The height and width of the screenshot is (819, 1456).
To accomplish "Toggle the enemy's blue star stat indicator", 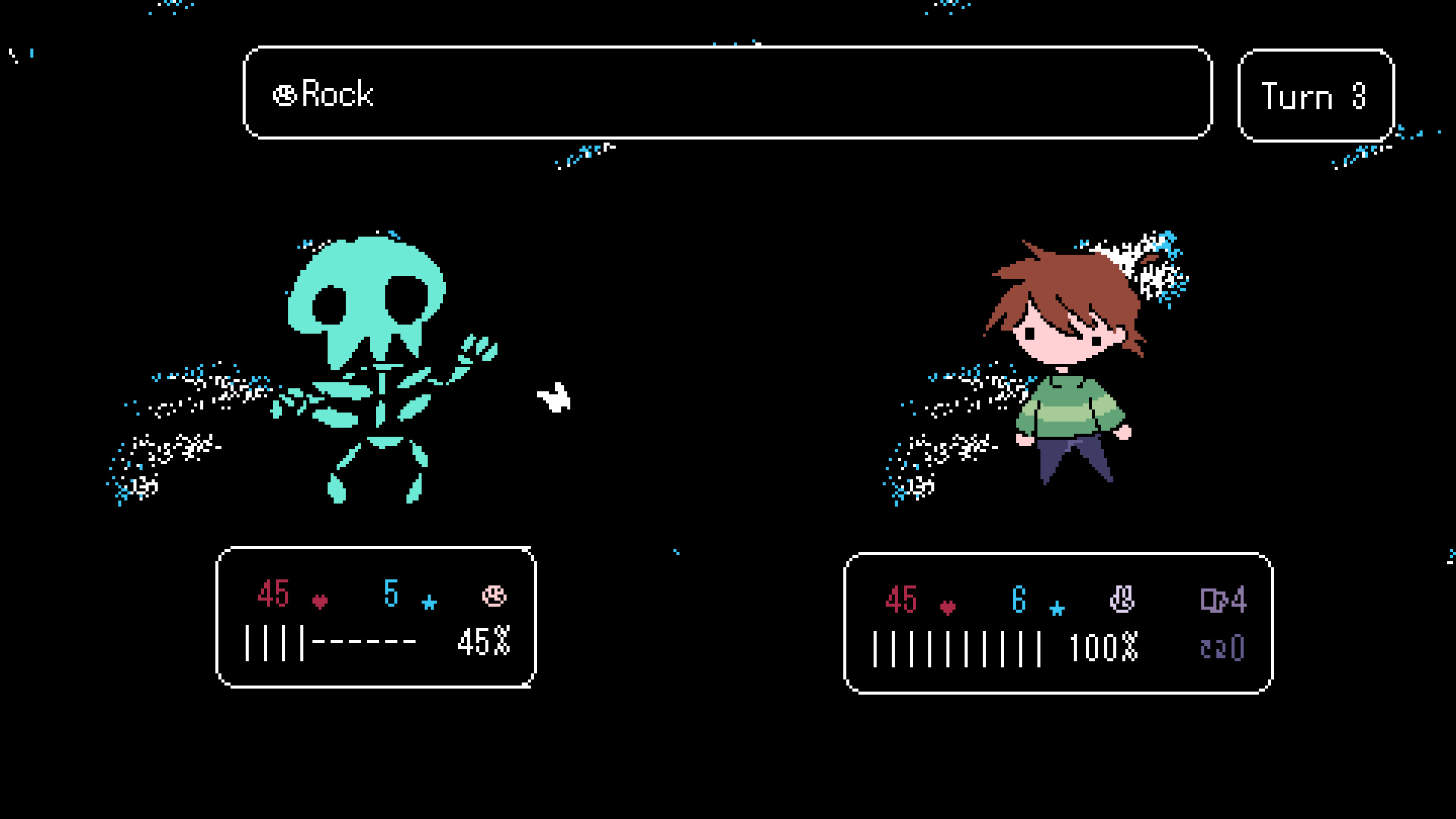I will click(x=429, y=601).
